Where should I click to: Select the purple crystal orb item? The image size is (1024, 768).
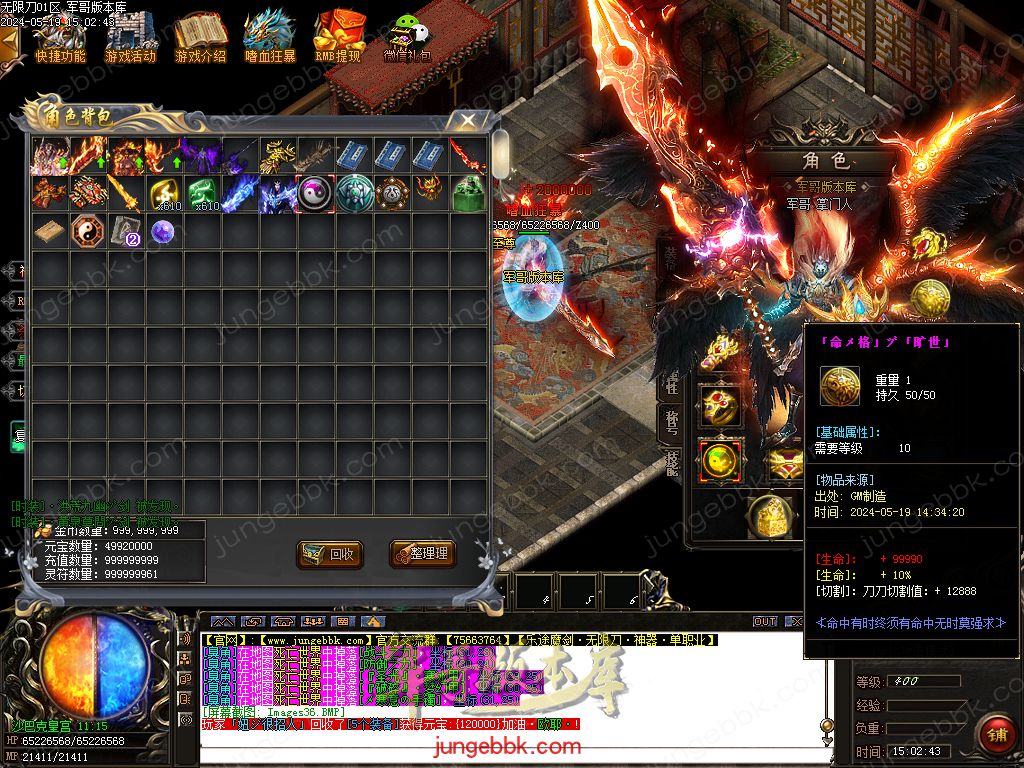163,232
